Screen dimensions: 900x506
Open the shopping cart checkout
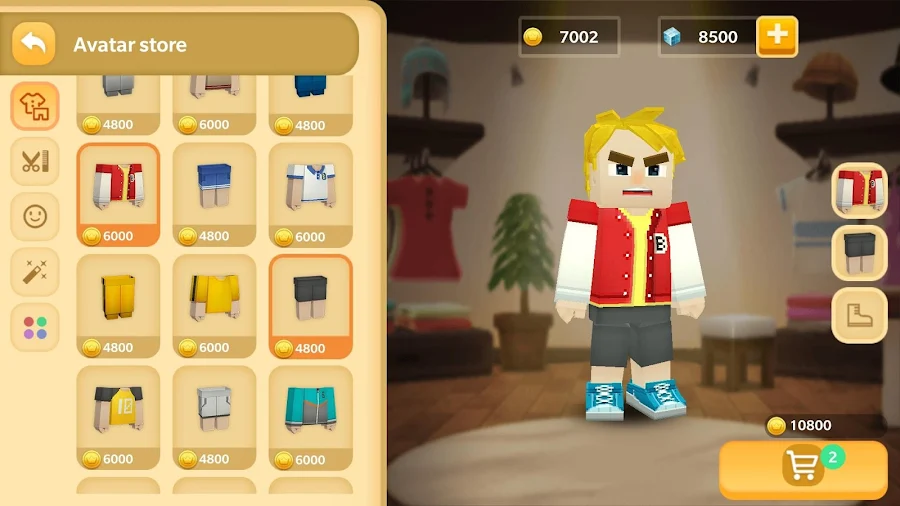(x=803, y=469)
